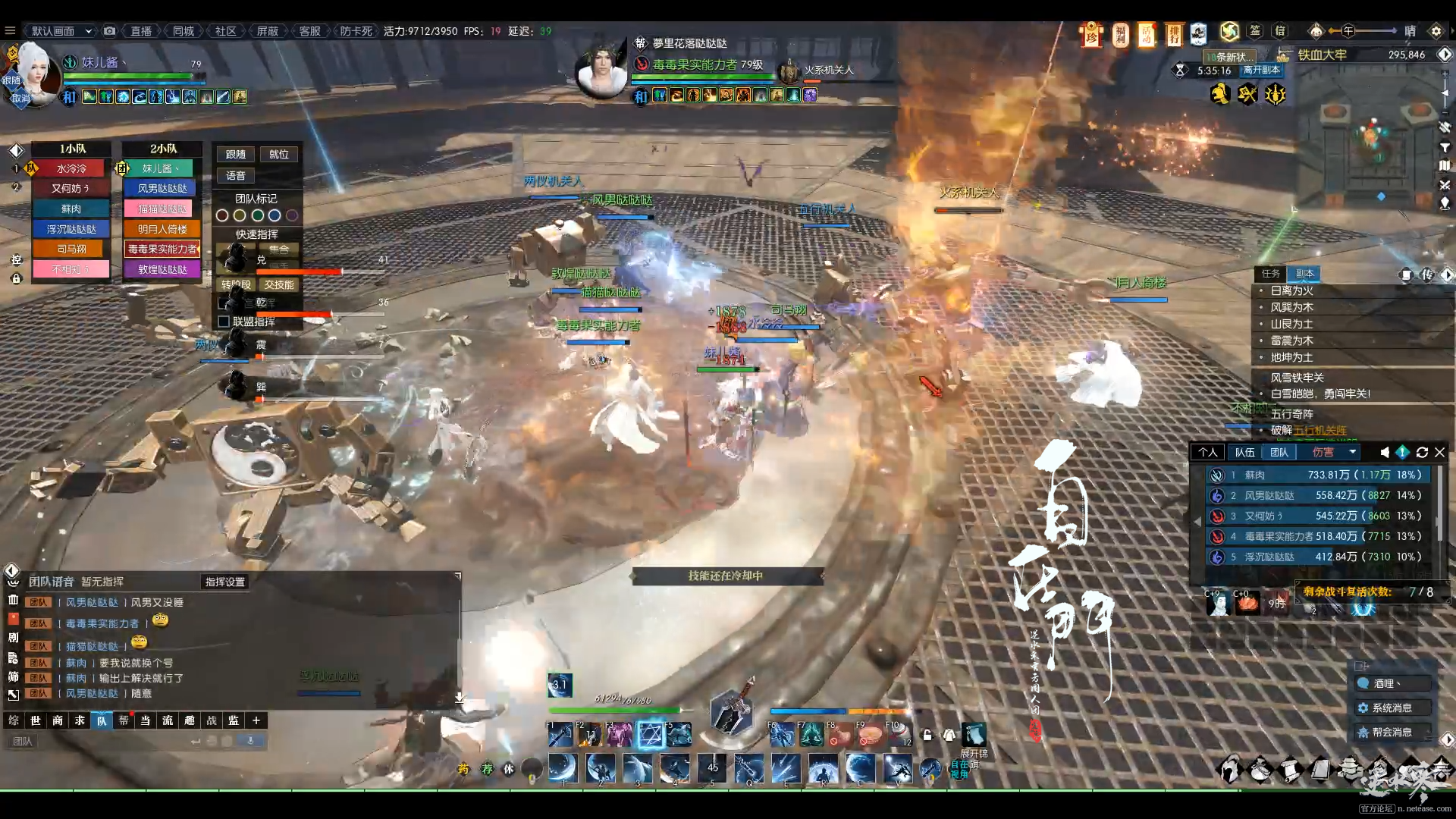Refresh the damage statistics panel
This screenshot has width=1456, height=819.
[1422, 452]
